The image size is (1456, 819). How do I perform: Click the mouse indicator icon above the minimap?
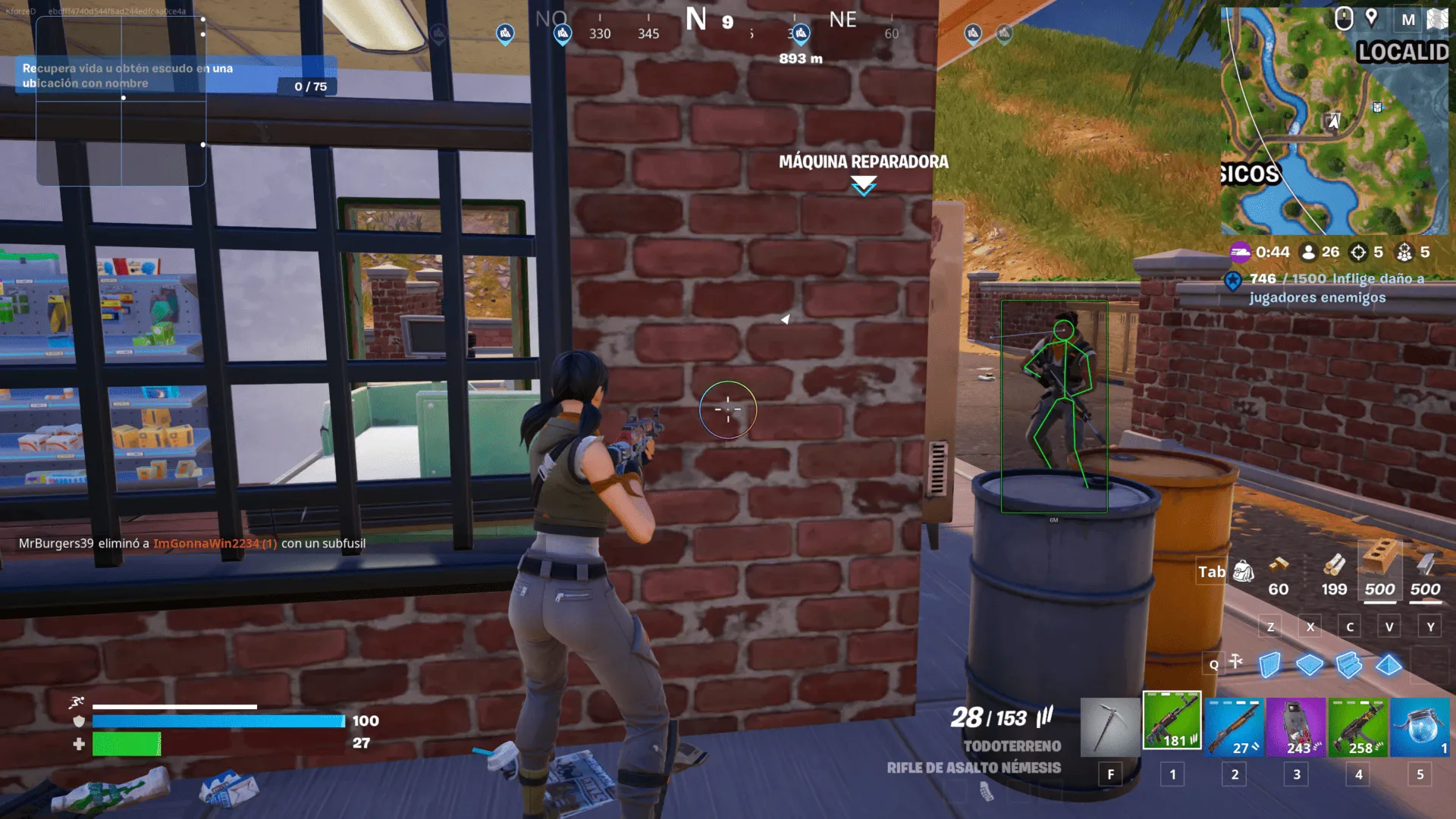click(x=1344, y=19)
